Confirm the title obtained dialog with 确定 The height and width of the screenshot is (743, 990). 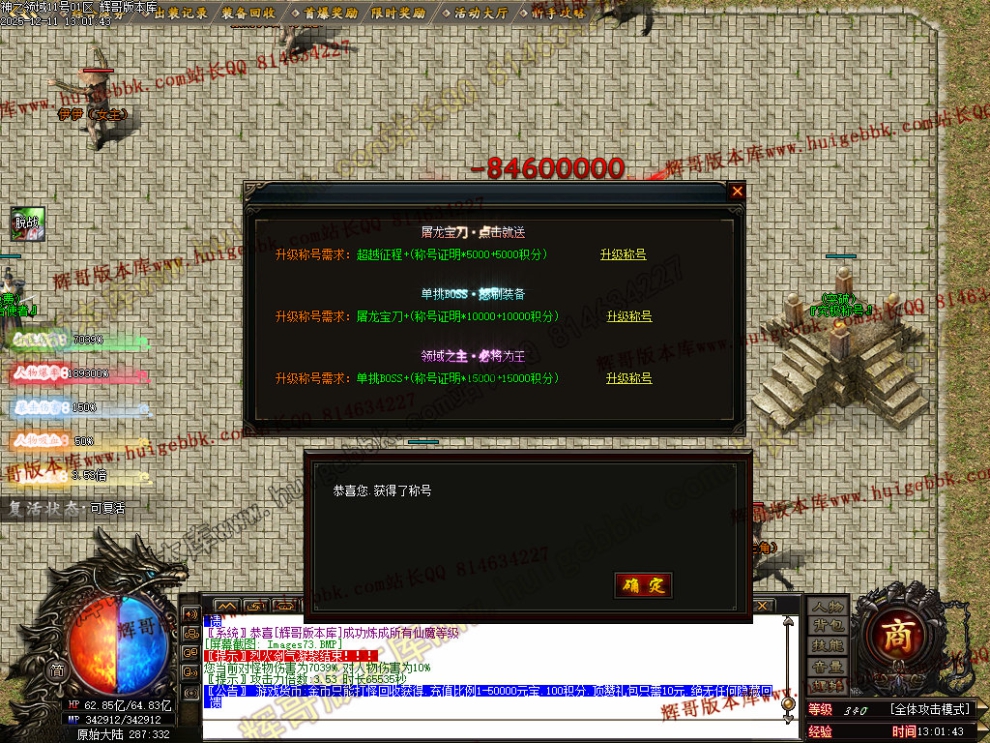click(643, 585)
